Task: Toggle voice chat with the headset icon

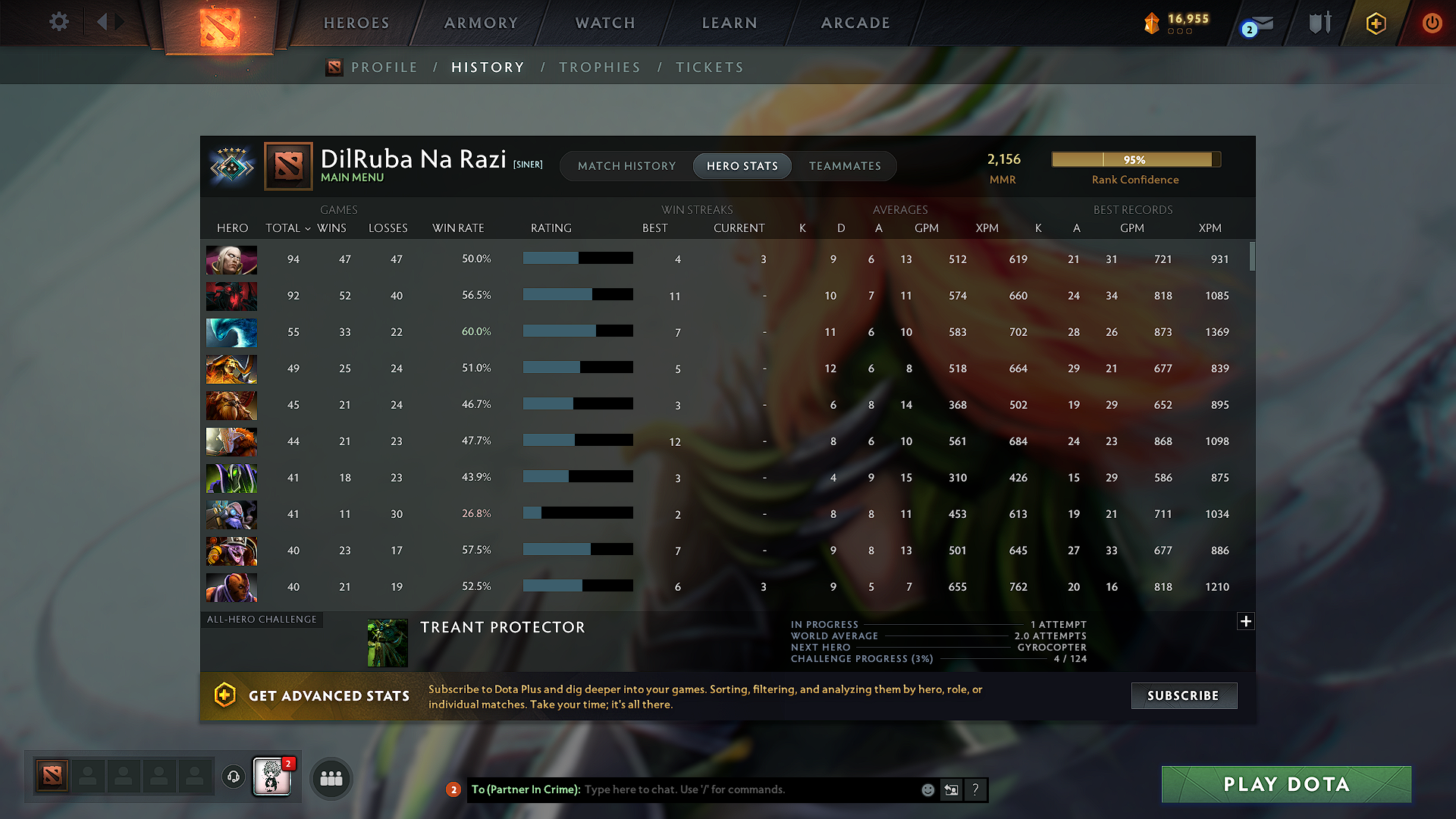Action: click(x=234, y=777)
